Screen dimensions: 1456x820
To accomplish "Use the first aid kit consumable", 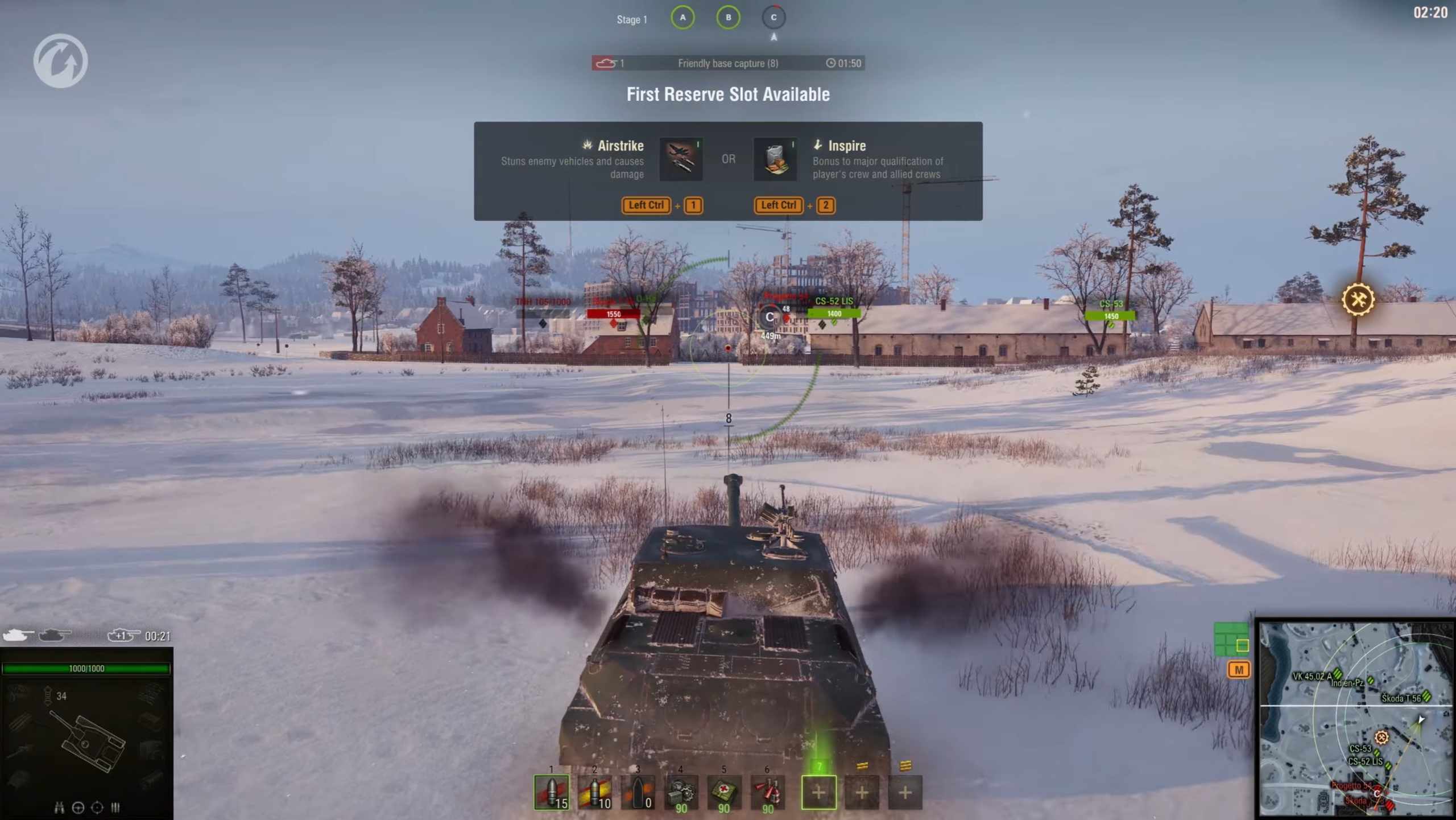I will coord(724,792).
